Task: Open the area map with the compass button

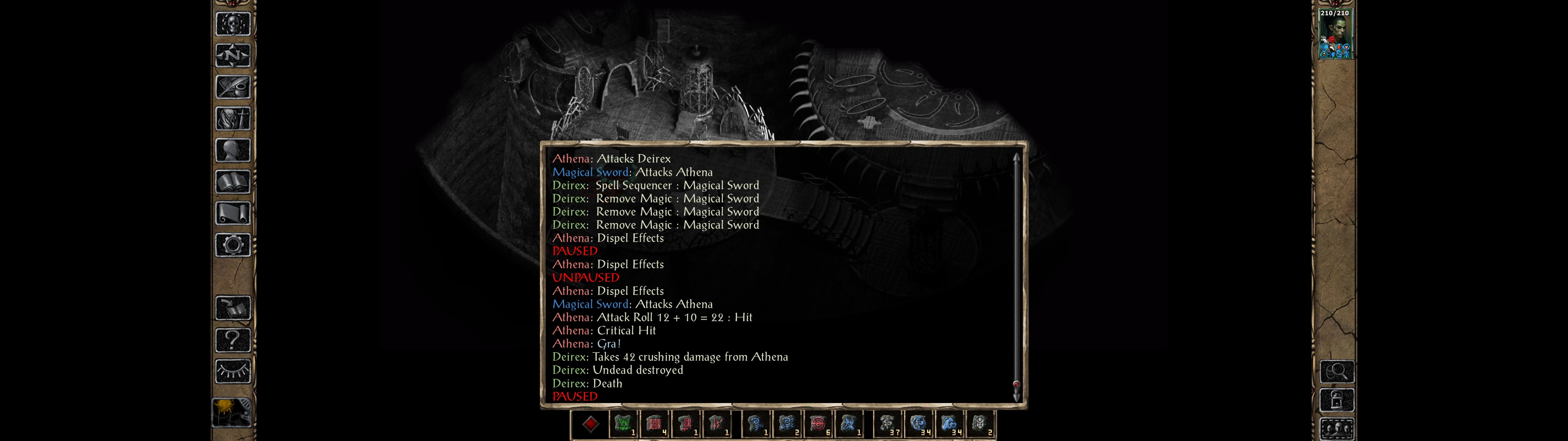Action: pos(232,55)
